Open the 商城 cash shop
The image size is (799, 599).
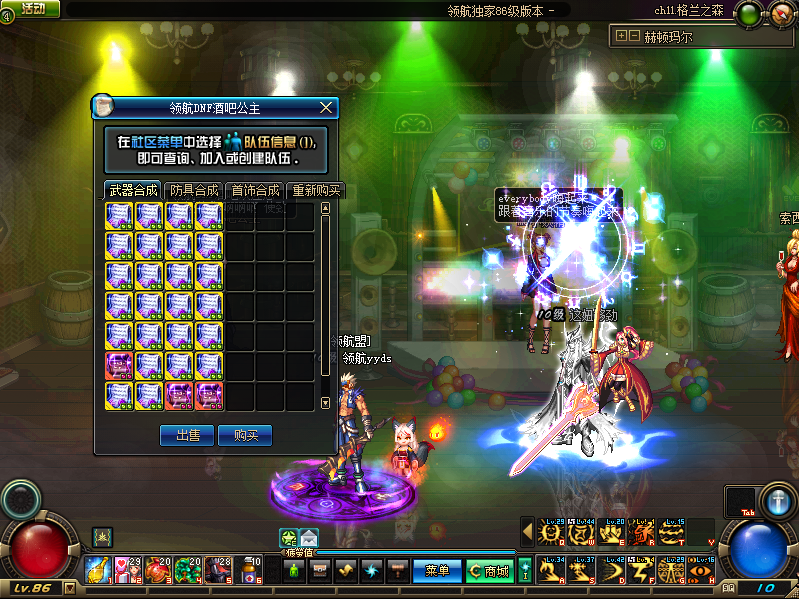click(x=489, y=571)
